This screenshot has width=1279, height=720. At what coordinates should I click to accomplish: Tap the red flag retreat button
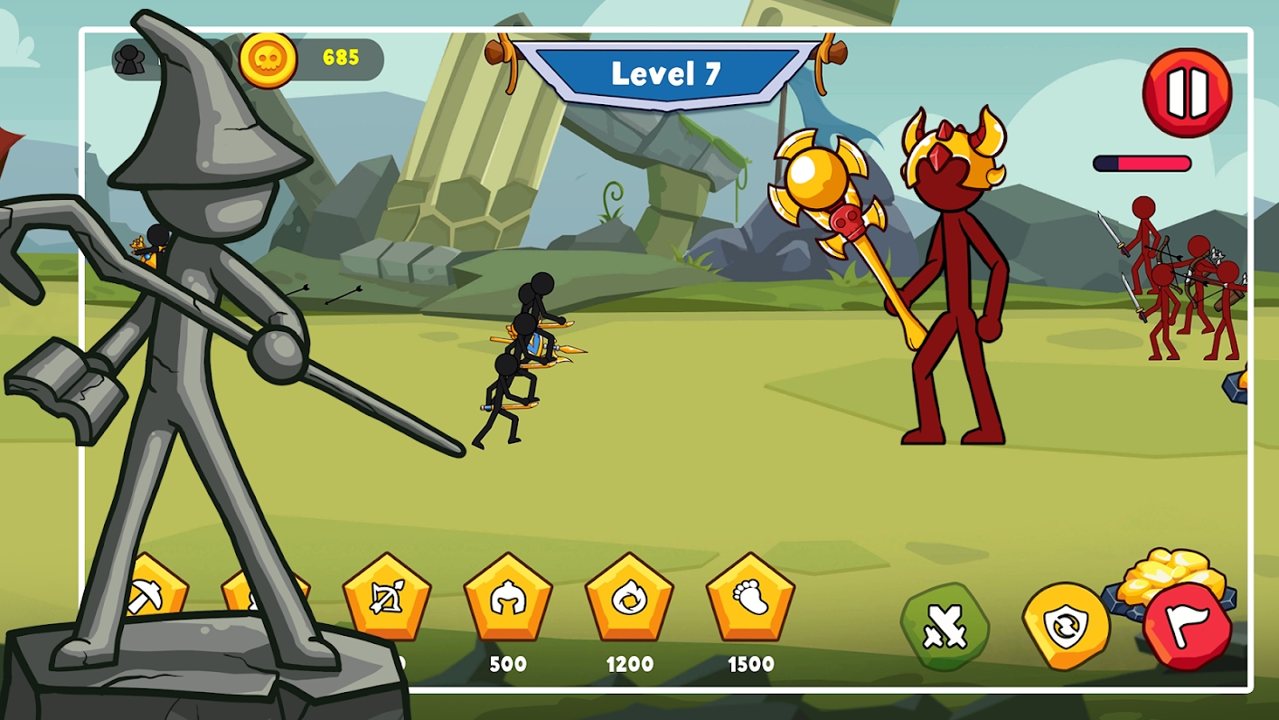[x=1187, y=627]
